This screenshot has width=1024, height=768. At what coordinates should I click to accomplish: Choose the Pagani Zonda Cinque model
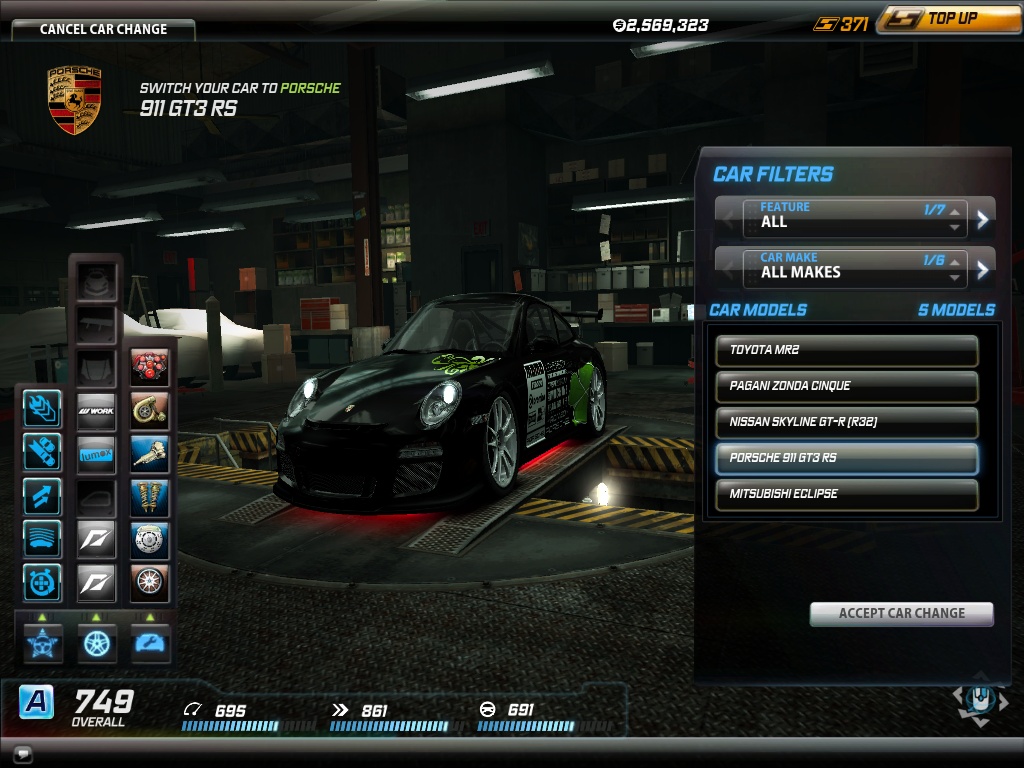coord(846,387)
